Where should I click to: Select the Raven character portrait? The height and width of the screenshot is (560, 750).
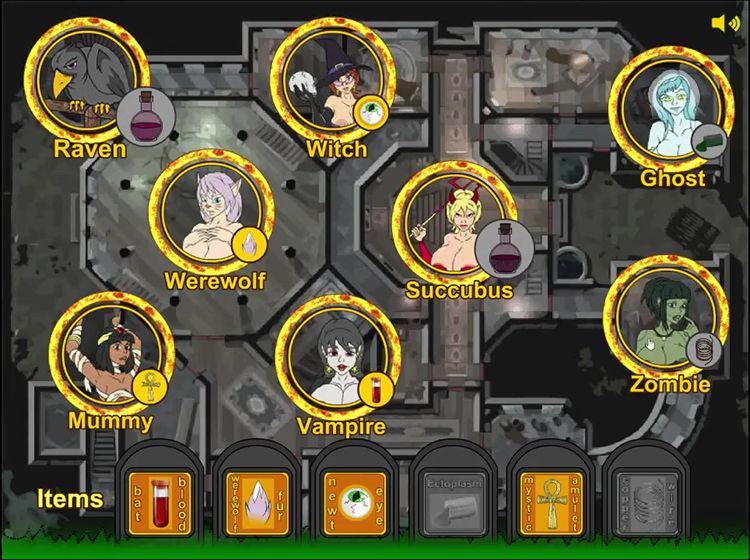coord(85,80)
